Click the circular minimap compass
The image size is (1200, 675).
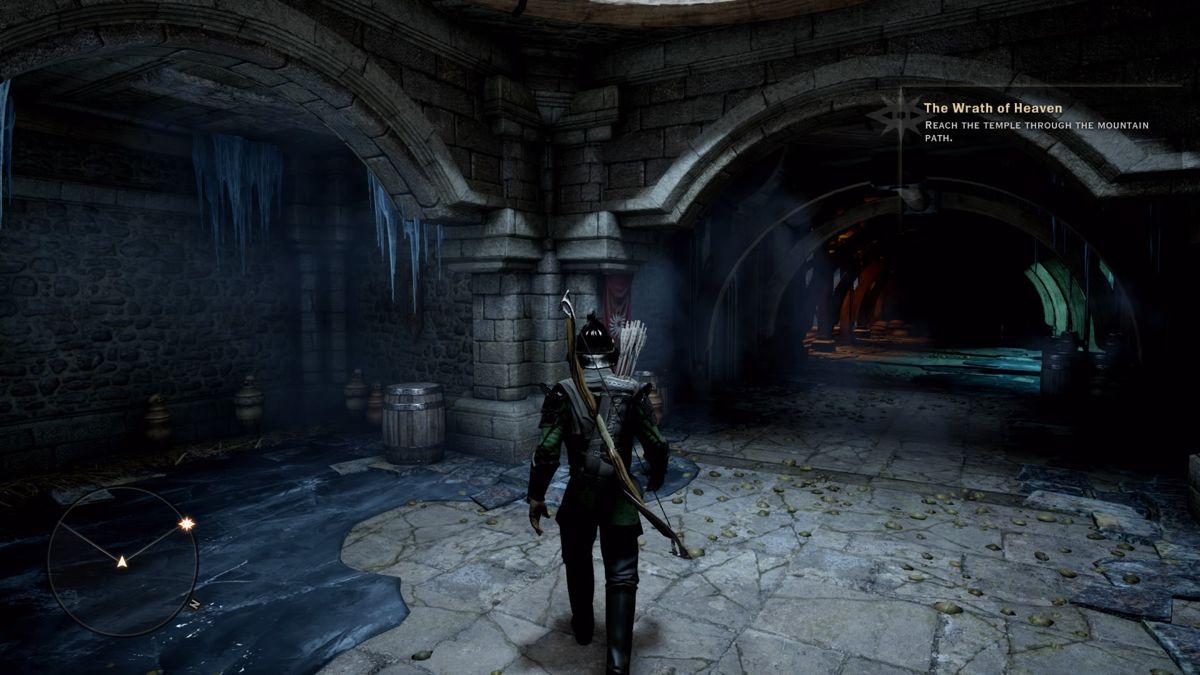click(x=122, y=561)
